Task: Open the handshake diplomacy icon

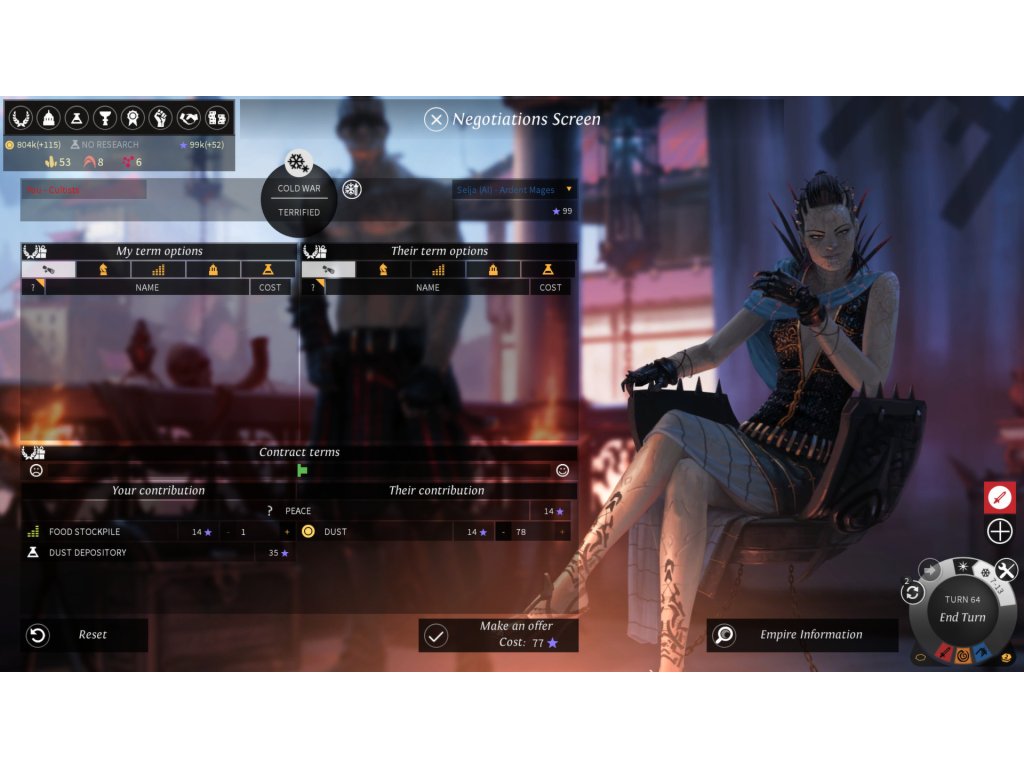Action: tap(189, 118)
